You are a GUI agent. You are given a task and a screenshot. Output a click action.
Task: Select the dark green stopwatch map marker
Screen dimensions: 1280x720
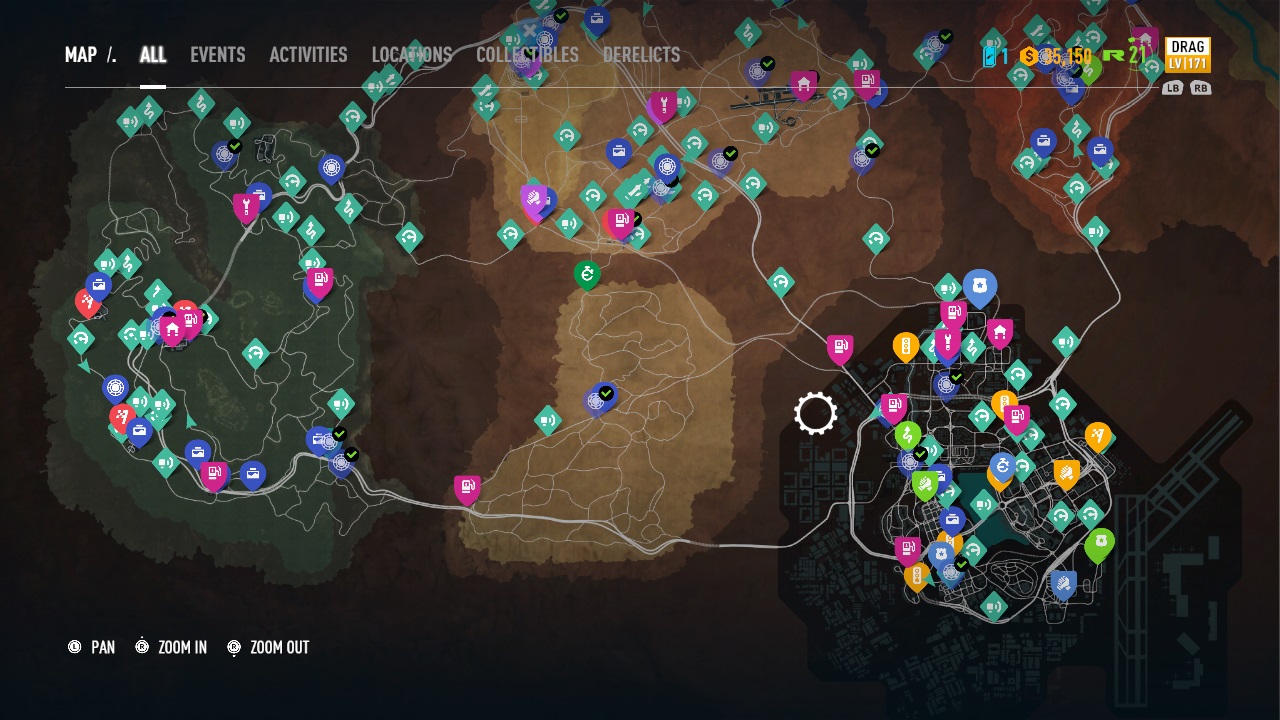pos(587,274)
